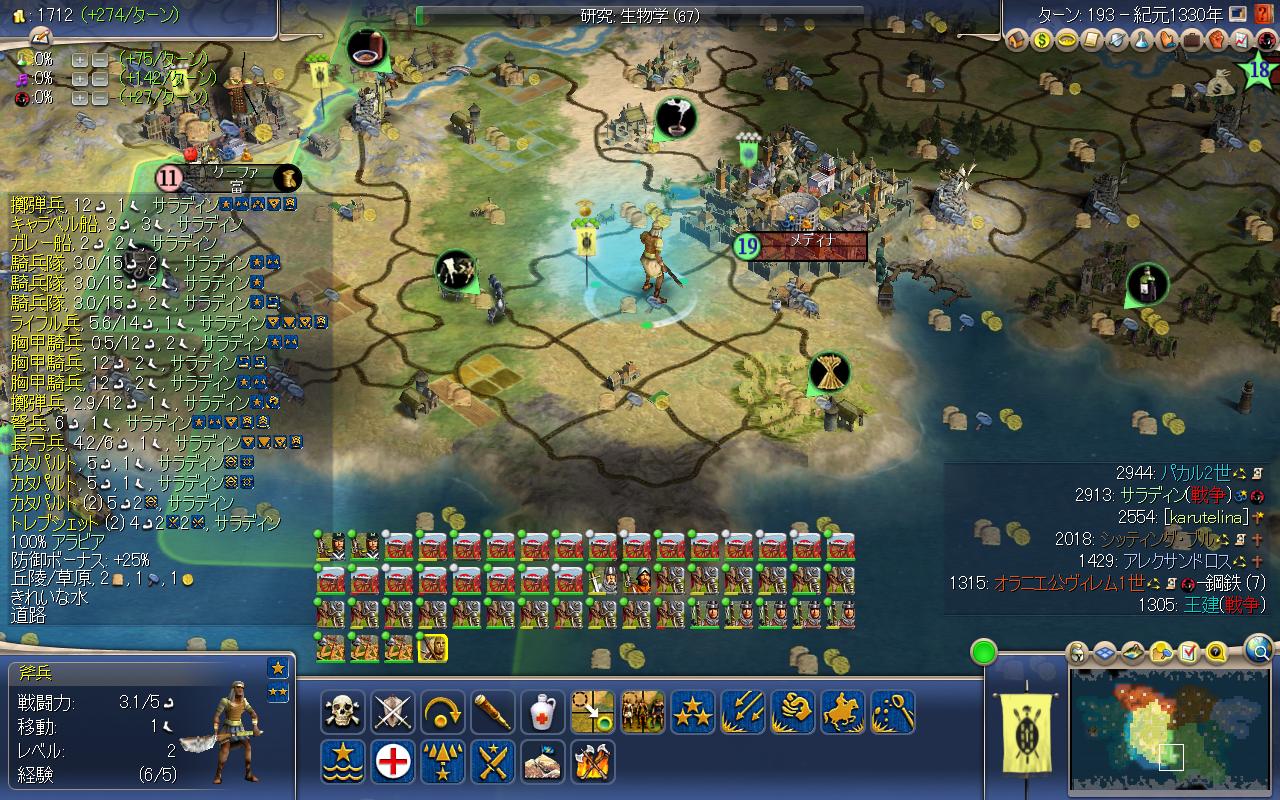1280x800 pixels.
Task: Toggle the tile grid on the minimap bar
Action: [1104, 653]
